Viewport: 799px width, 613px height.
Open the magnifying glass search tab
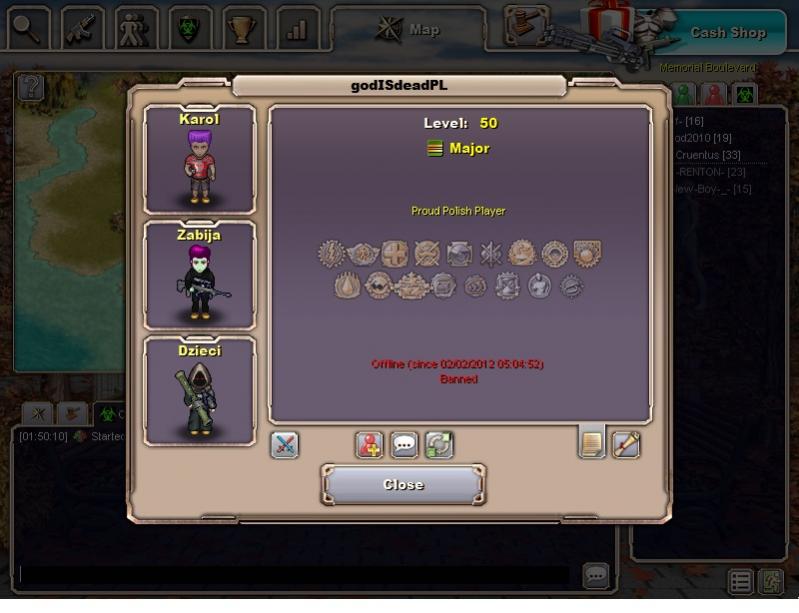pos(29,29)
